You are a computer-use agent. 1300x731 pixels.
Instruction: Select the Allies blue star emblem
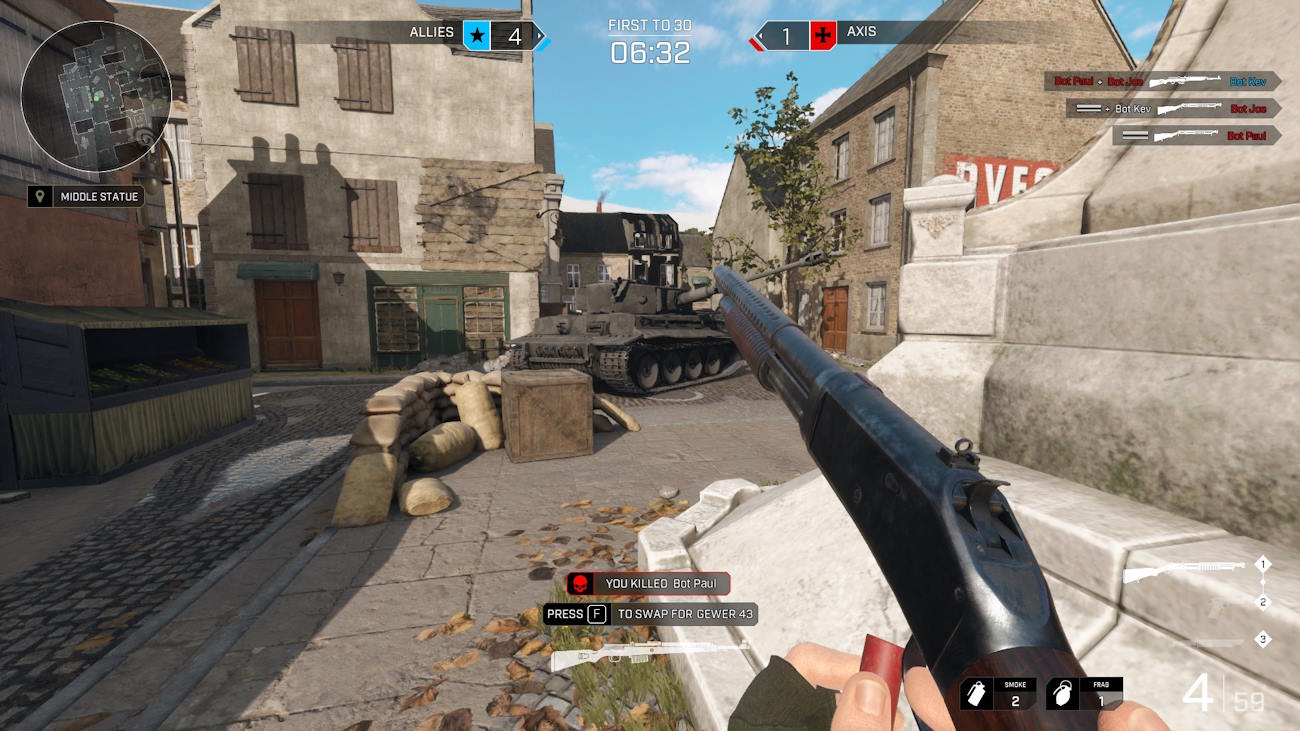(x=478, y=37)
